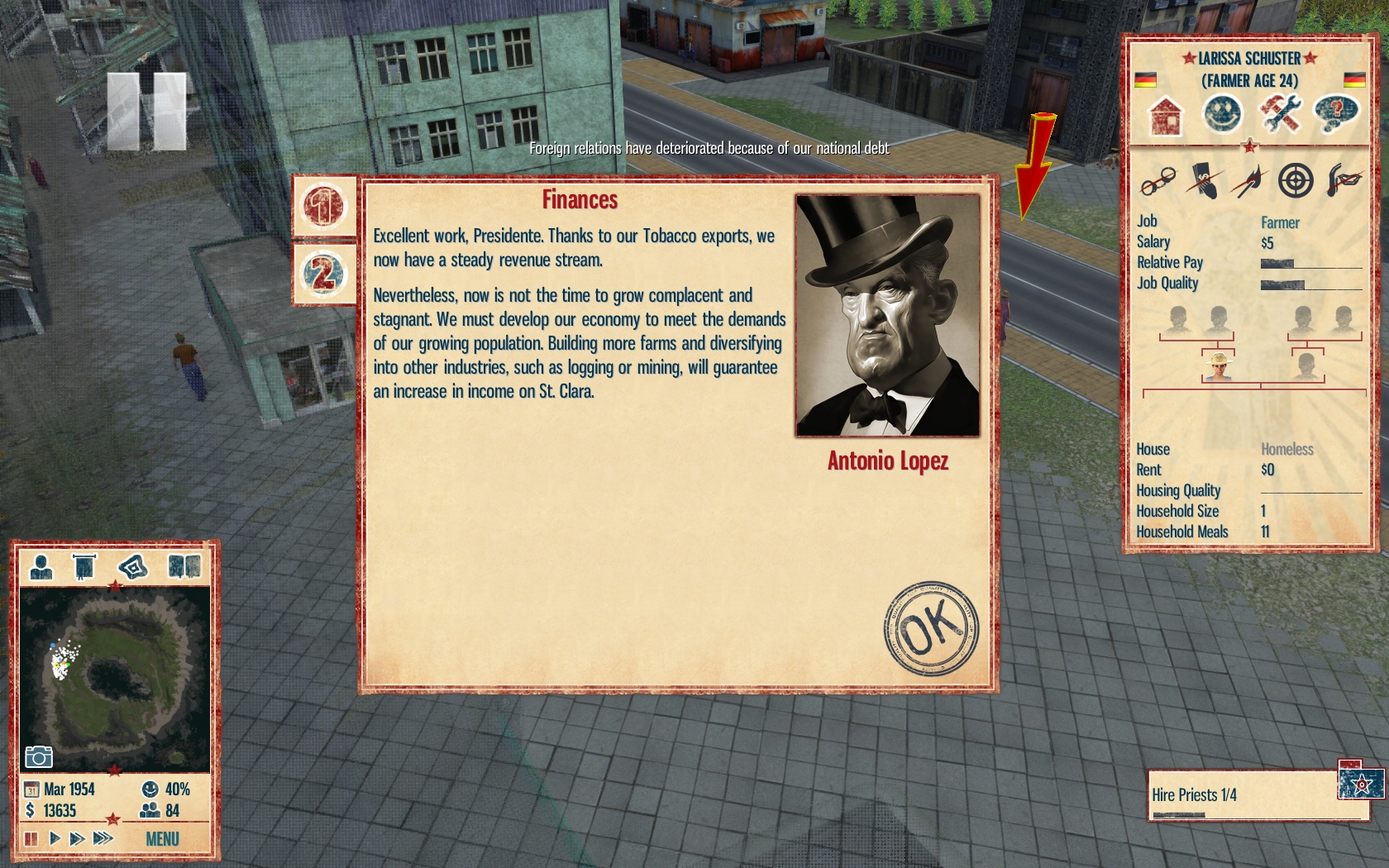Select the crosshair target action icon
This screenshot has width=1389, height=868.
[1295, 180]
